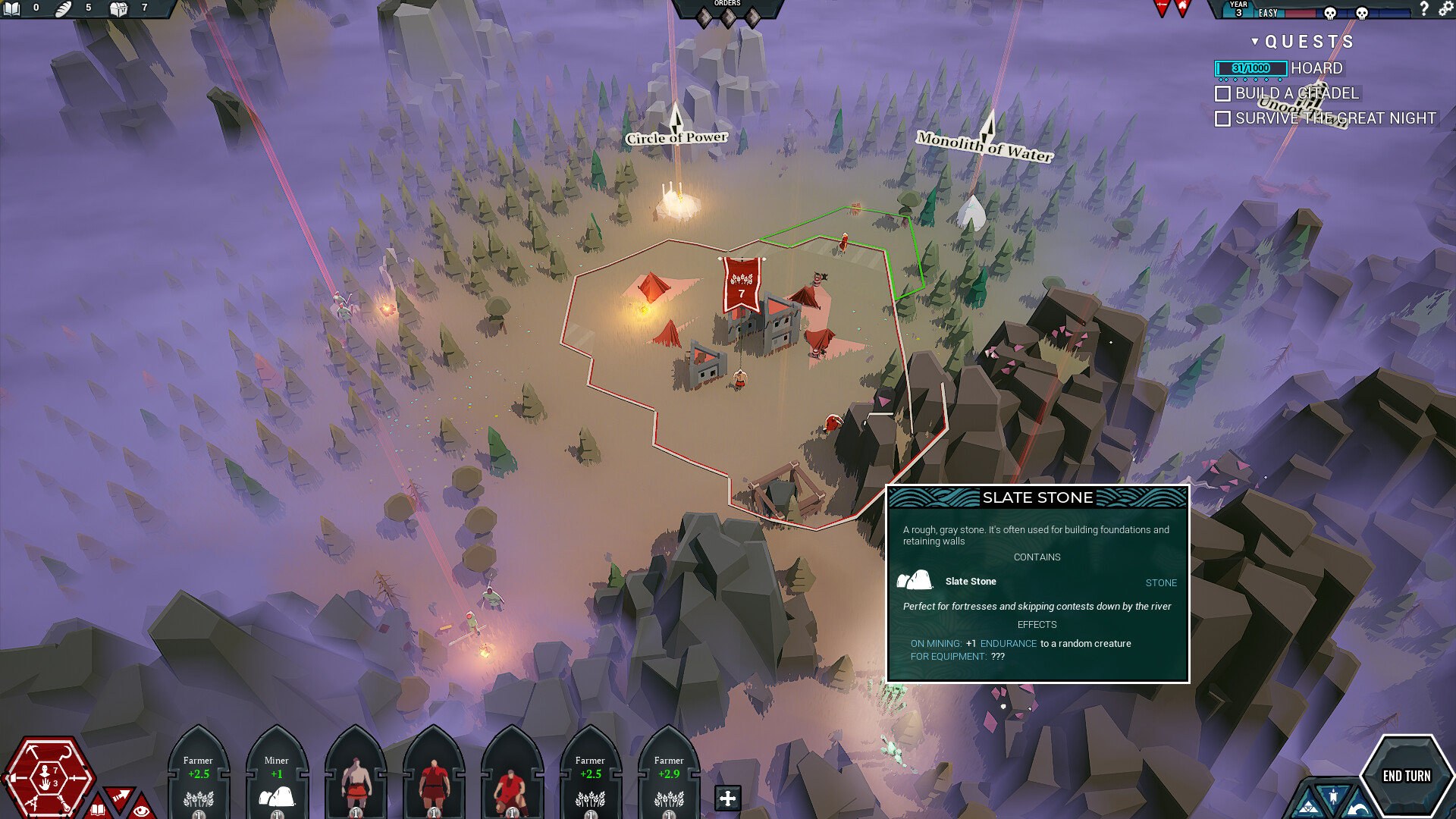Select the Build a Citadel quest

pos(1296,93)
